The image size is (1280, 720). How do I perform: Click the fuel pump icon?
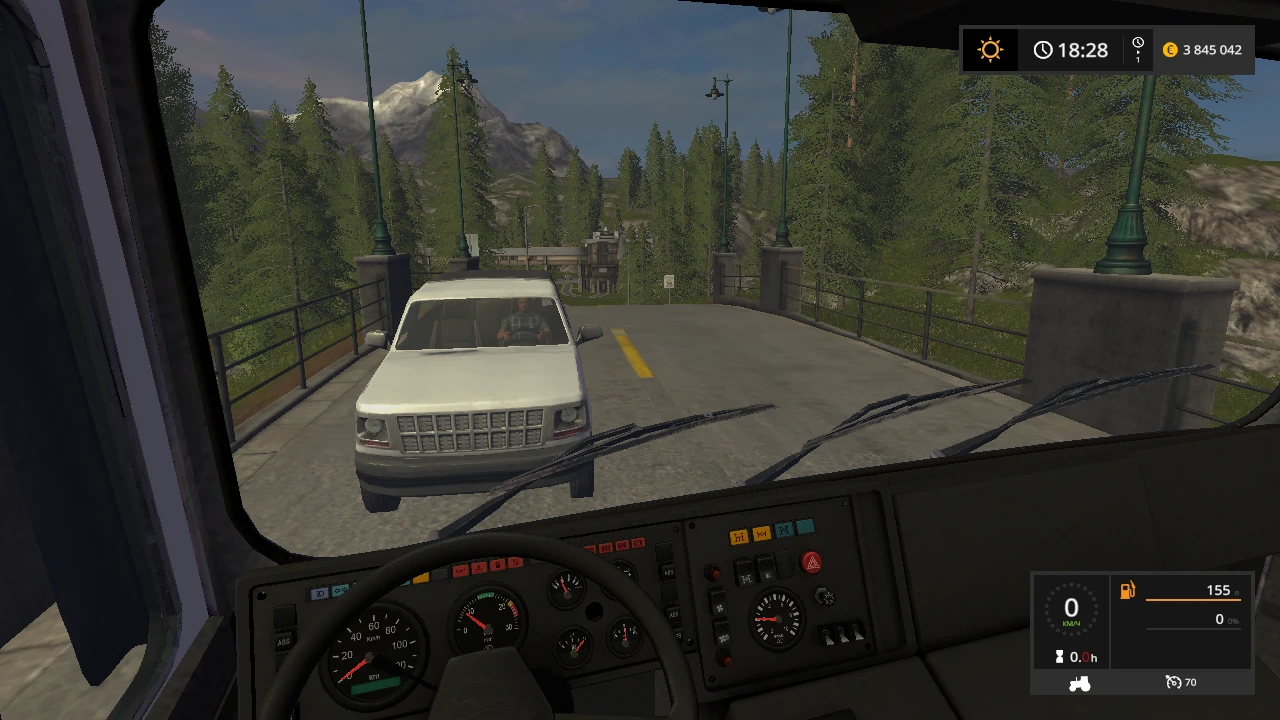click(1127, 591)
